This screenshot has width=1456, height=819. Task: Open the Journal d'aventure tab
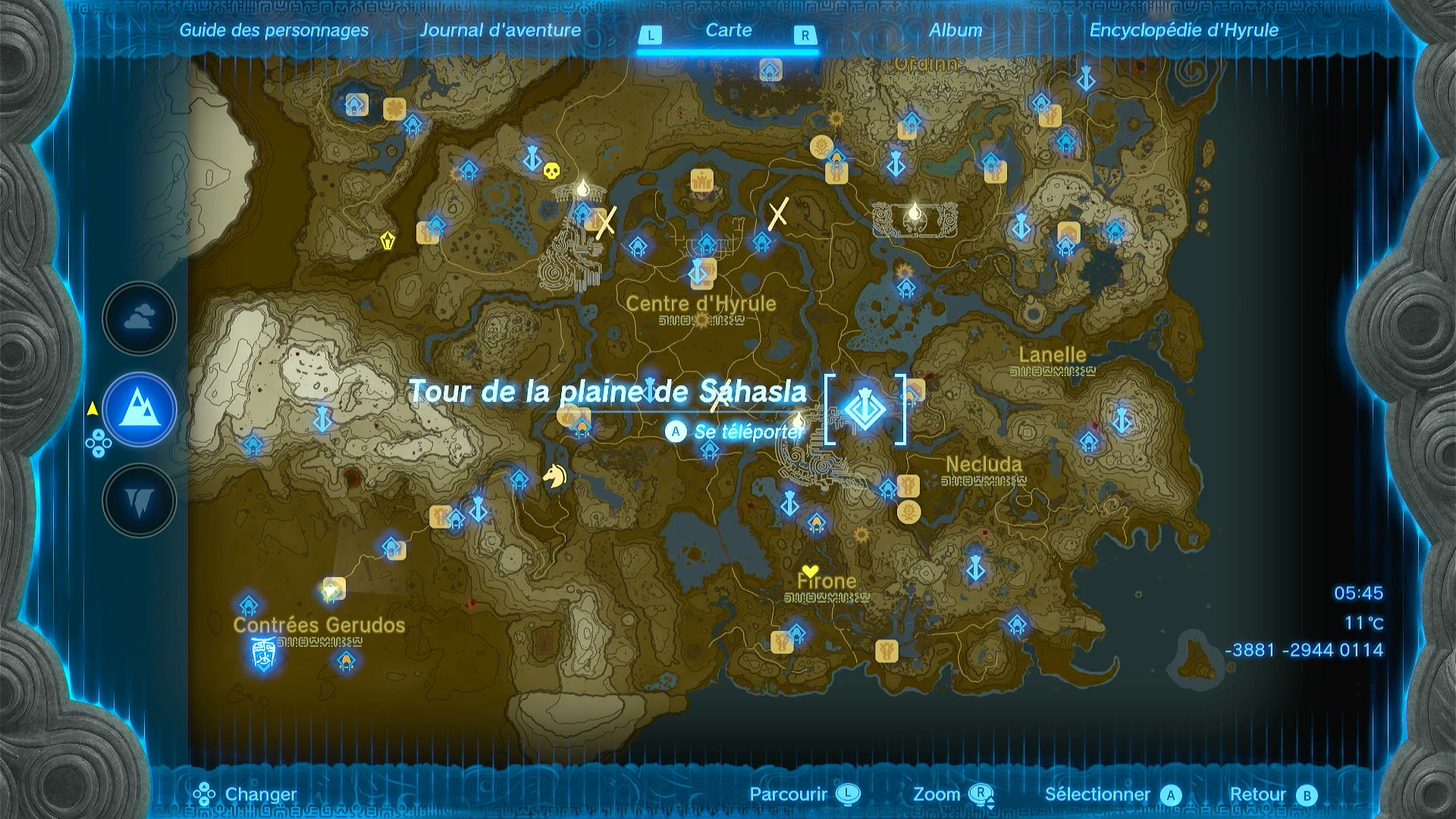click(502, 30)
